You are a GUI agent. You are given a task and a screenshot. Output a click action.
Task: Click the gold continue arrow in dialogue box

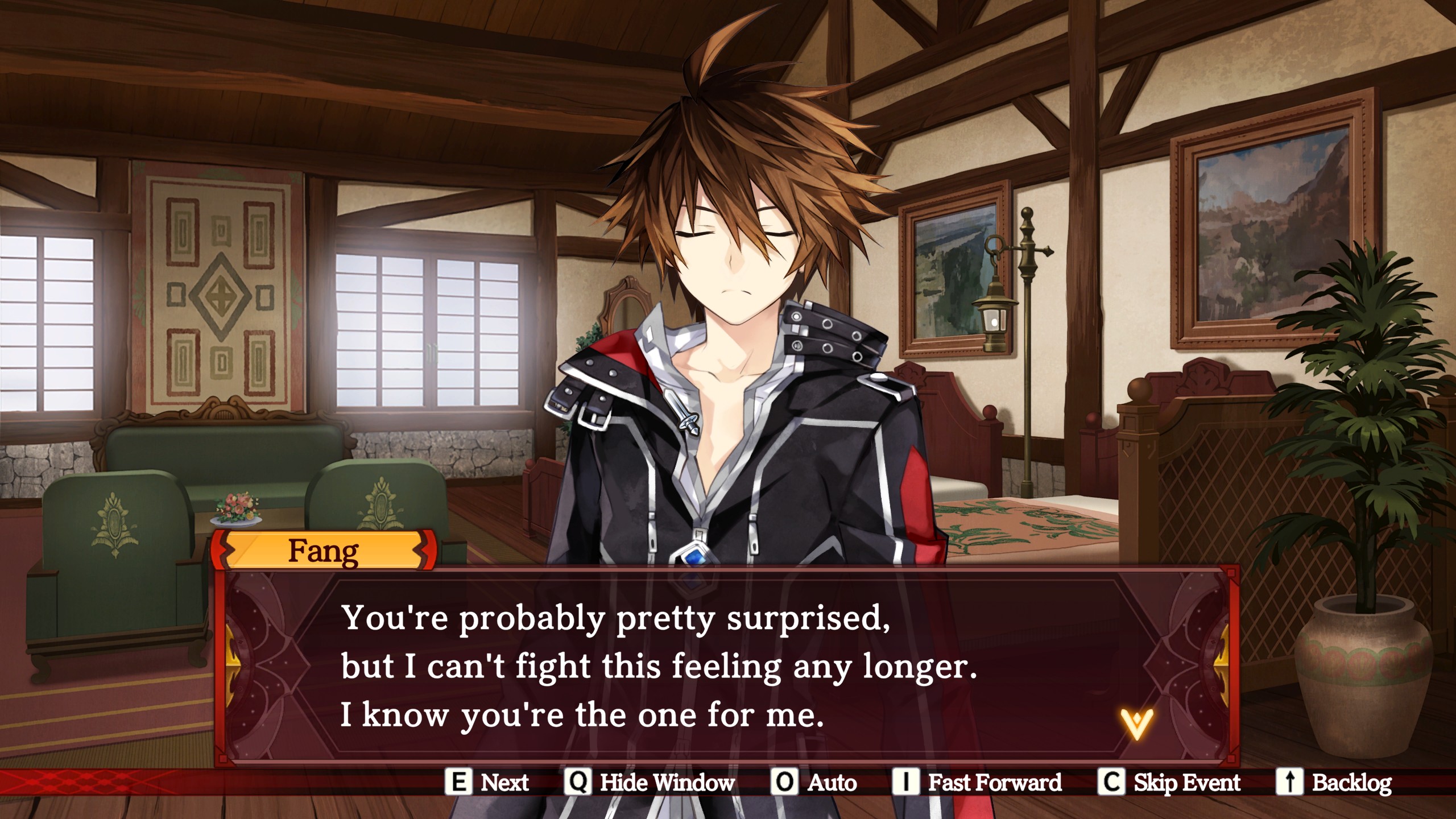[1136, 723]
